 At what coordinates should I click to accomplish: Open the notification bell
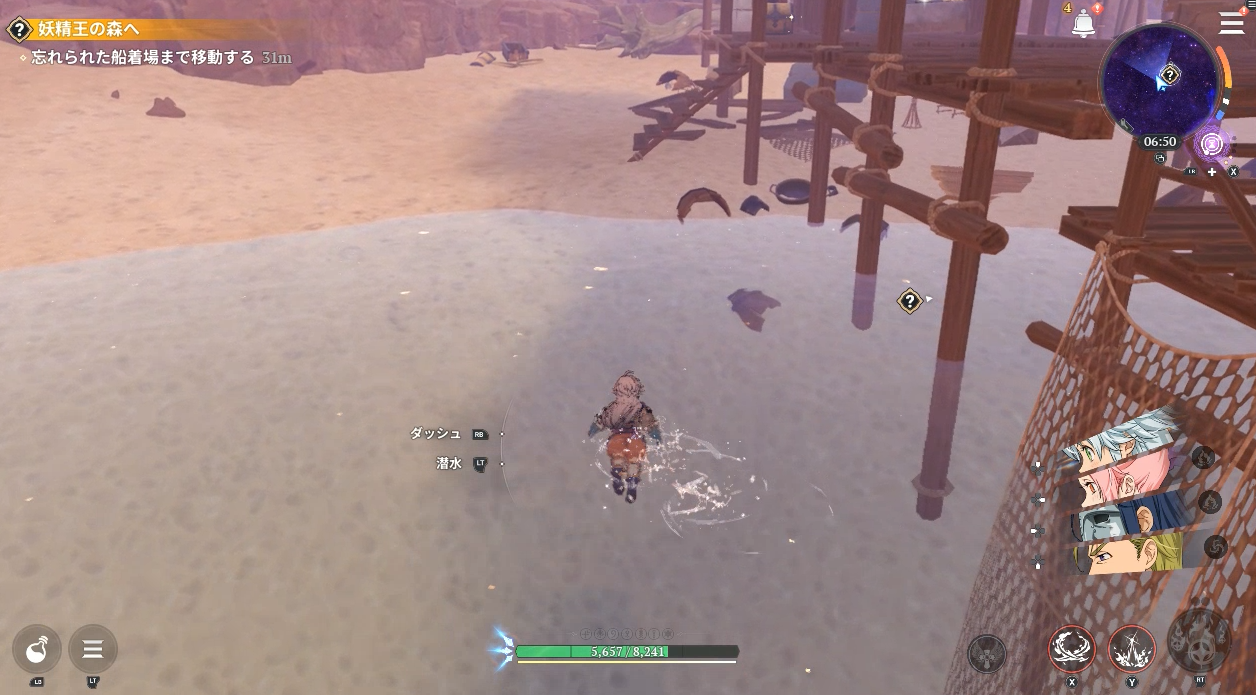(1083, 22)
